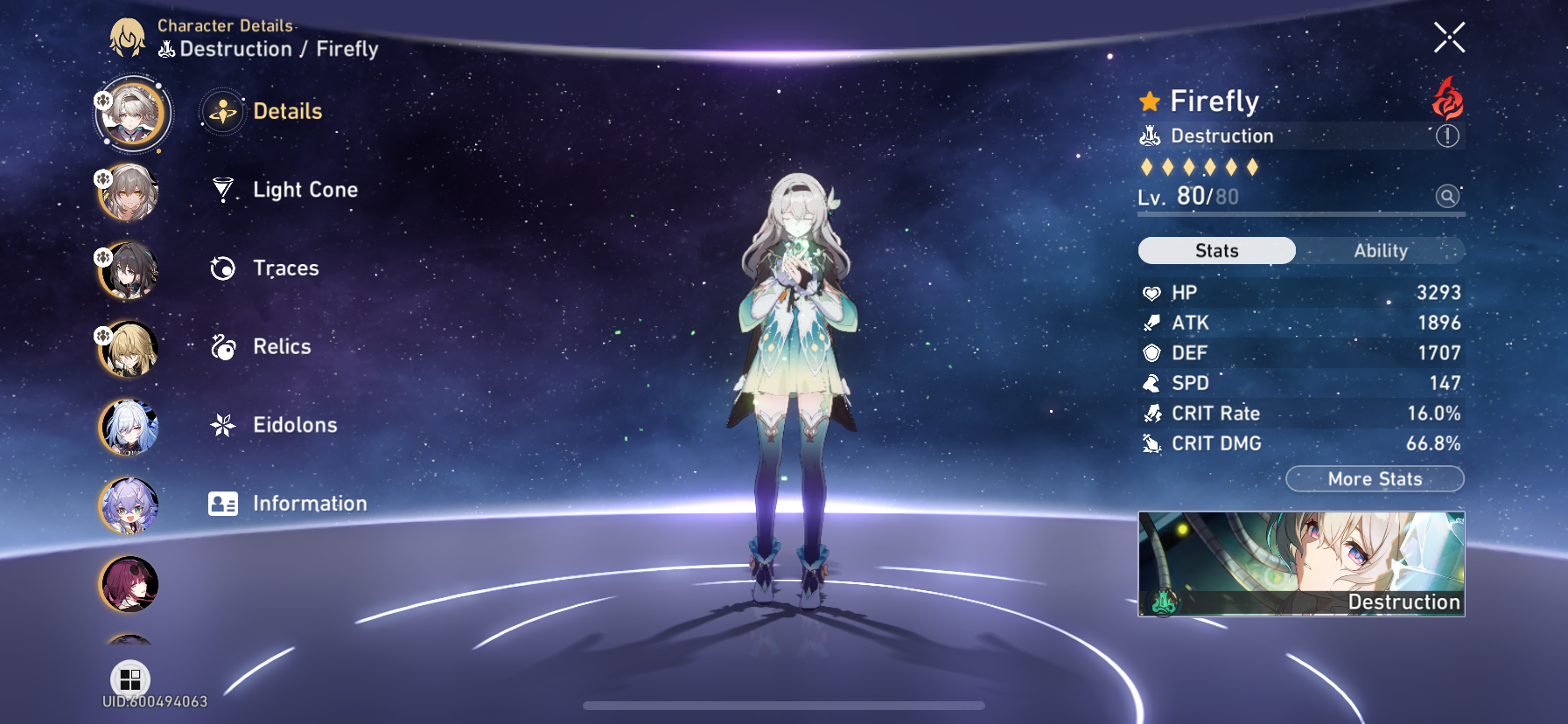Select the Light Cone funnel icon
1568x724 pixels.
coord(223,189)
